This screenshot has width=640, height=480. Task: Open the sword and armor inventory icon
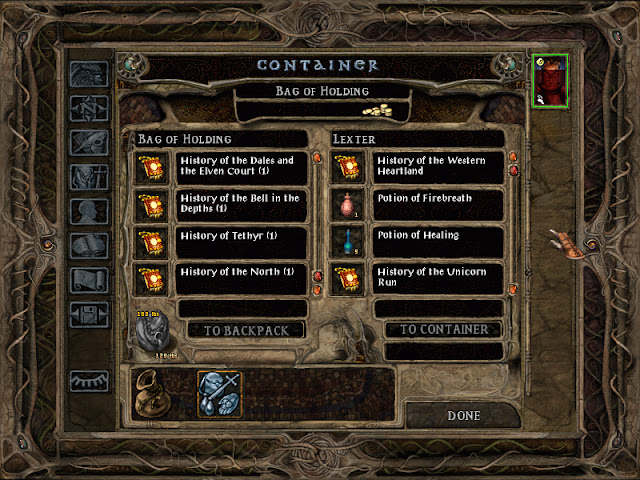click(x=220, y=393)
